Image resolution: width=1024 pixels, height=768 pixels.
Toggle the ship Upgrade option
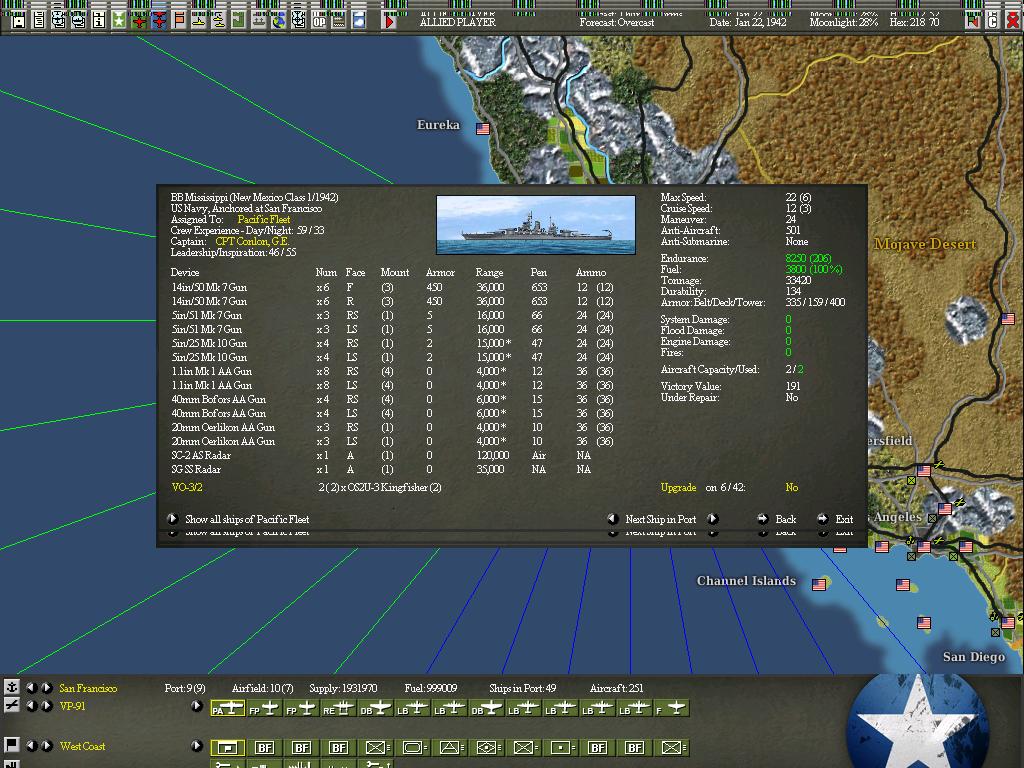coord(791,488)
